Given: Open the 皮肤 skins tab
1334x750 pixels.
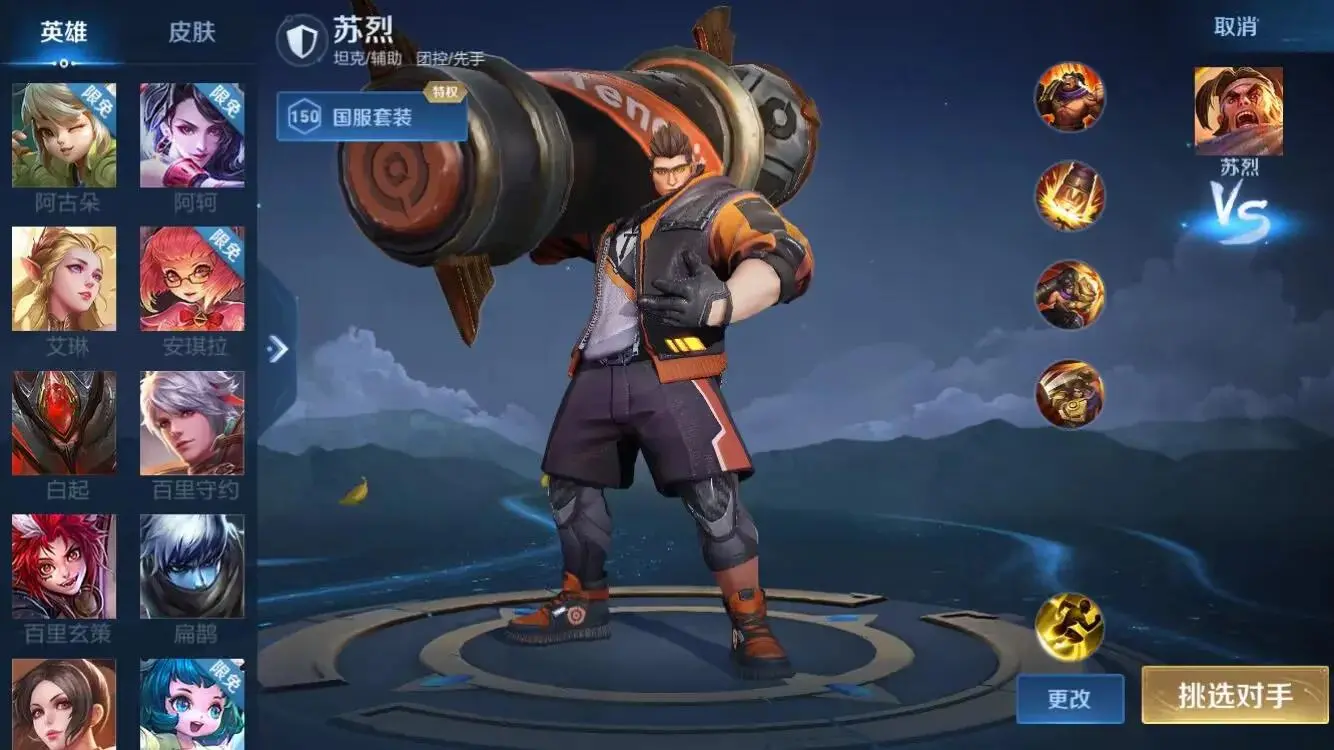Looking at the screenshot, I should click(x=192, y=32).
